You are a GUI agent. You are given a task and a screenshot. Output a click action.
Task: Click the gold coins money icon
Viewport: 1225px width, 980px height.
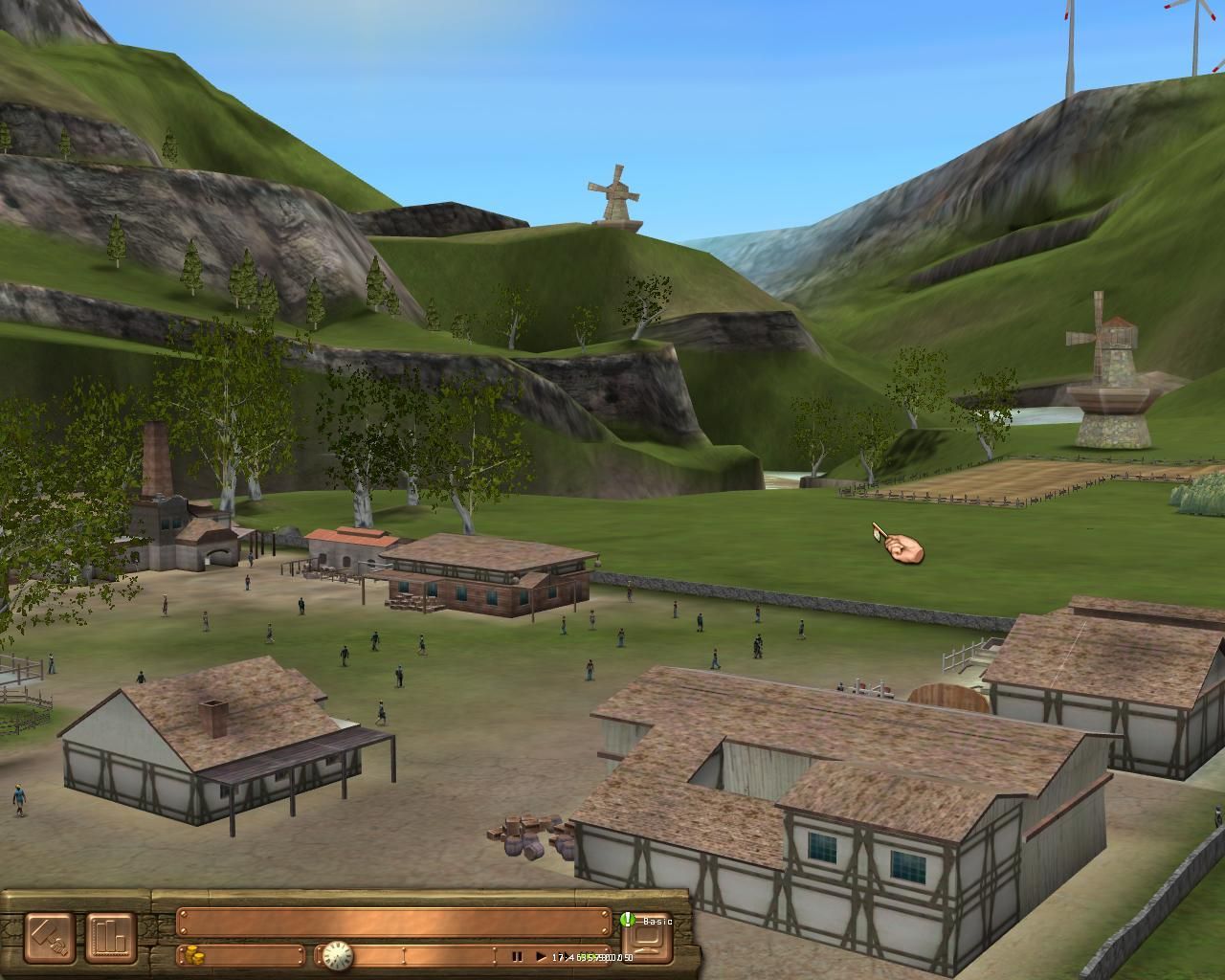(194, 955)
